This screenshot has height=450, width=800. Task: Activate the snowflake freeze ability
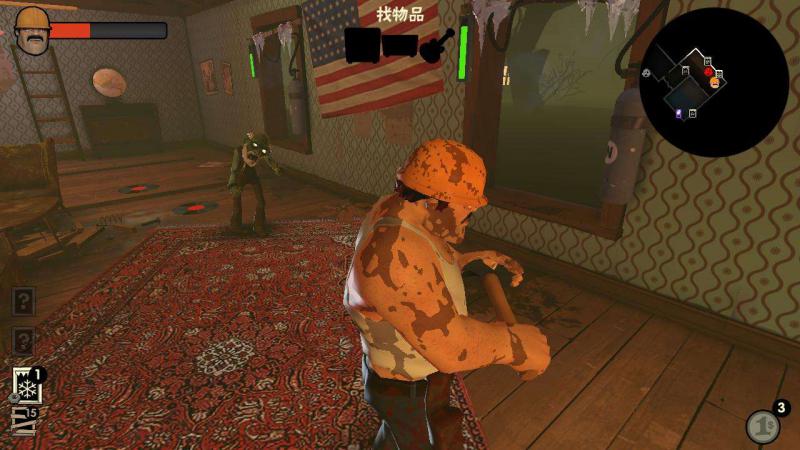click(26, 385)
